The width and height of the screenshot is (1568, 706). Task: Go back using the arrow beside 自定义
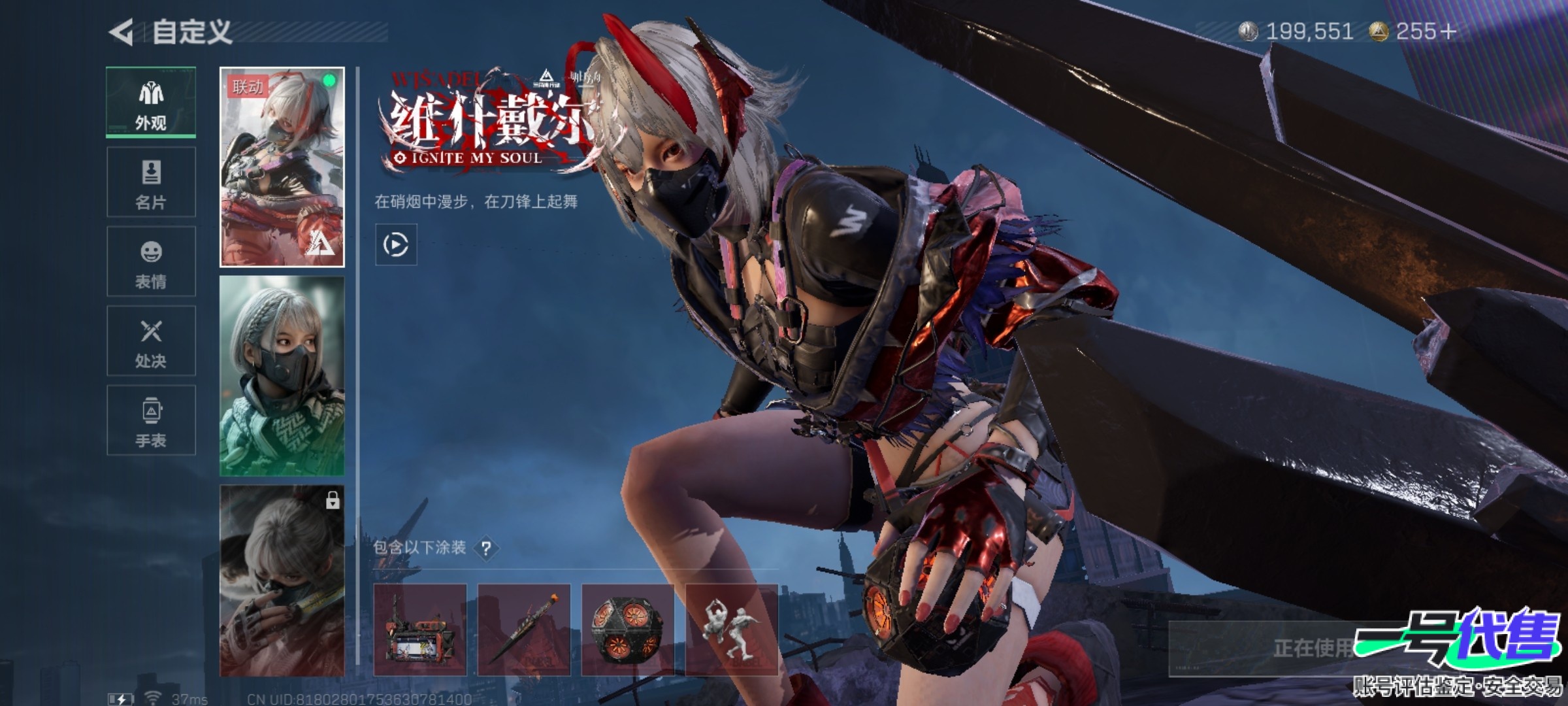(x=122, y=32)
